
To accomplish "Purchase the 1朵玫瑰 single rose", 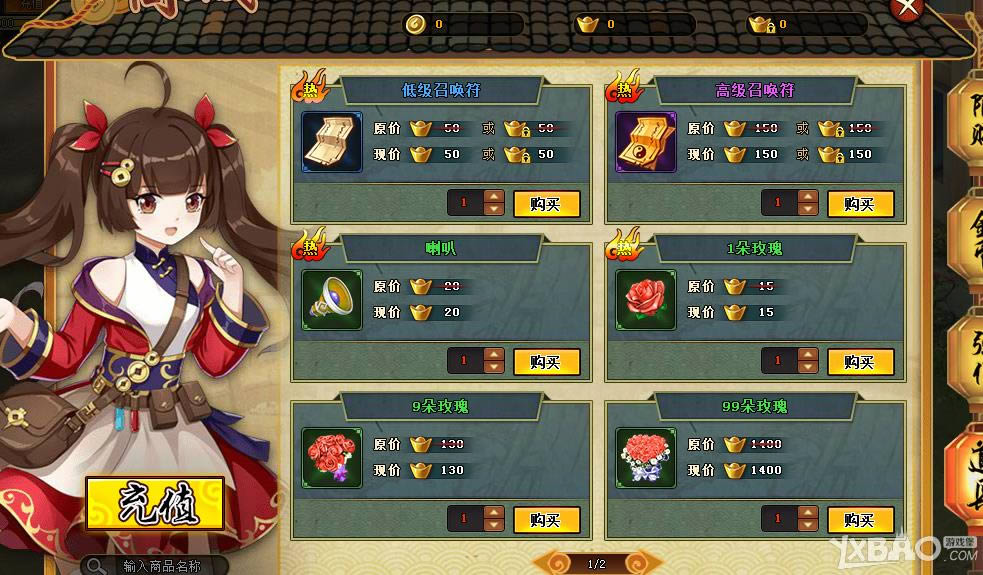I will click(x=860, y=362).
